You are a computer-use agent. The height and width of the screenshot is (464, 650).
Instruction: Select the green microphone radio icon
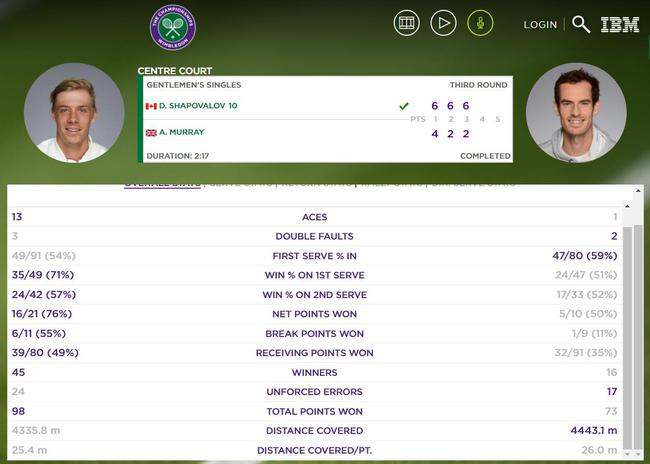(480, 23)
